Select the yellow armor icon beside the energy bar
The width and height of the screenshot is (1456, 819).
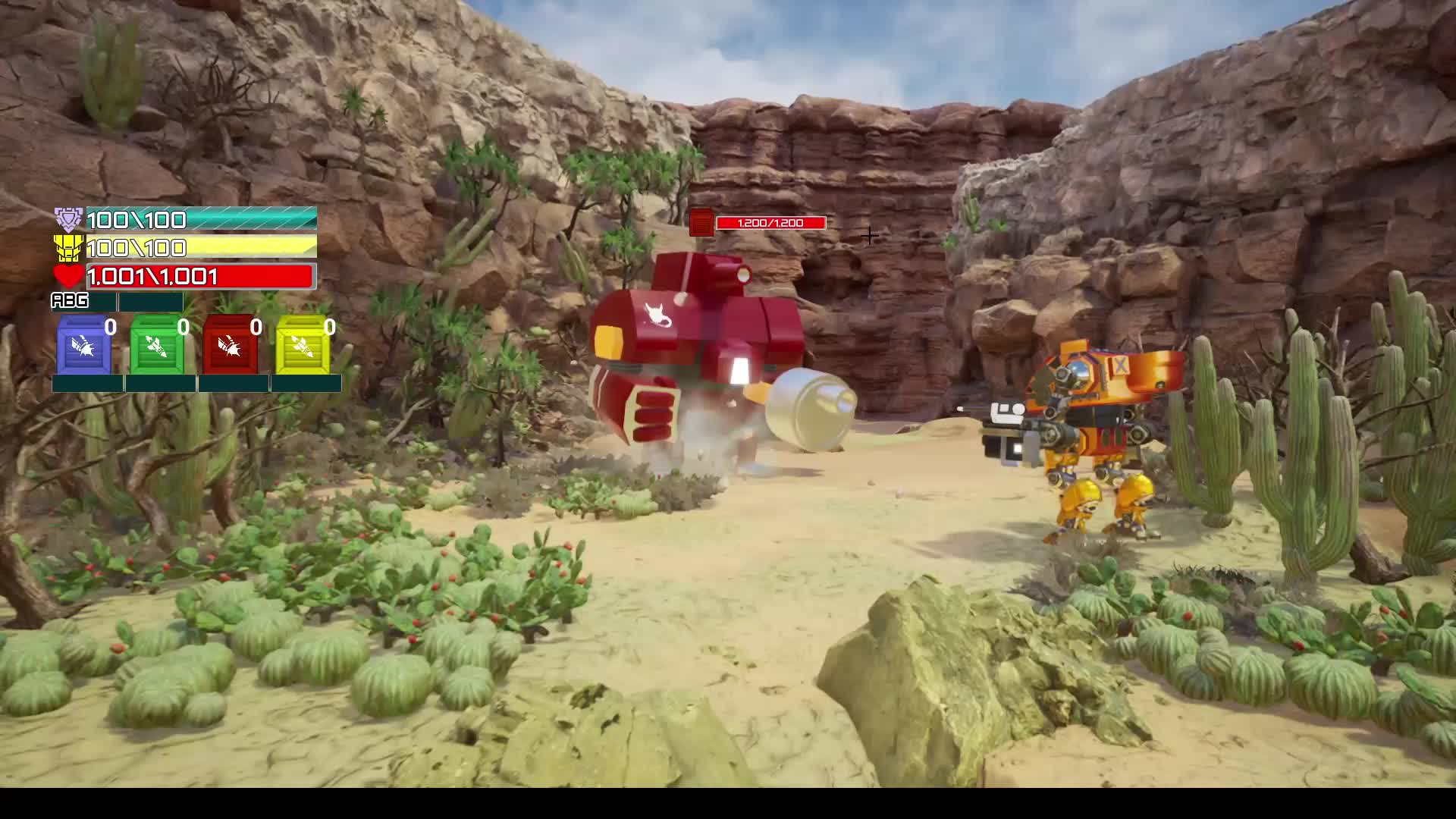pos(67,247)
